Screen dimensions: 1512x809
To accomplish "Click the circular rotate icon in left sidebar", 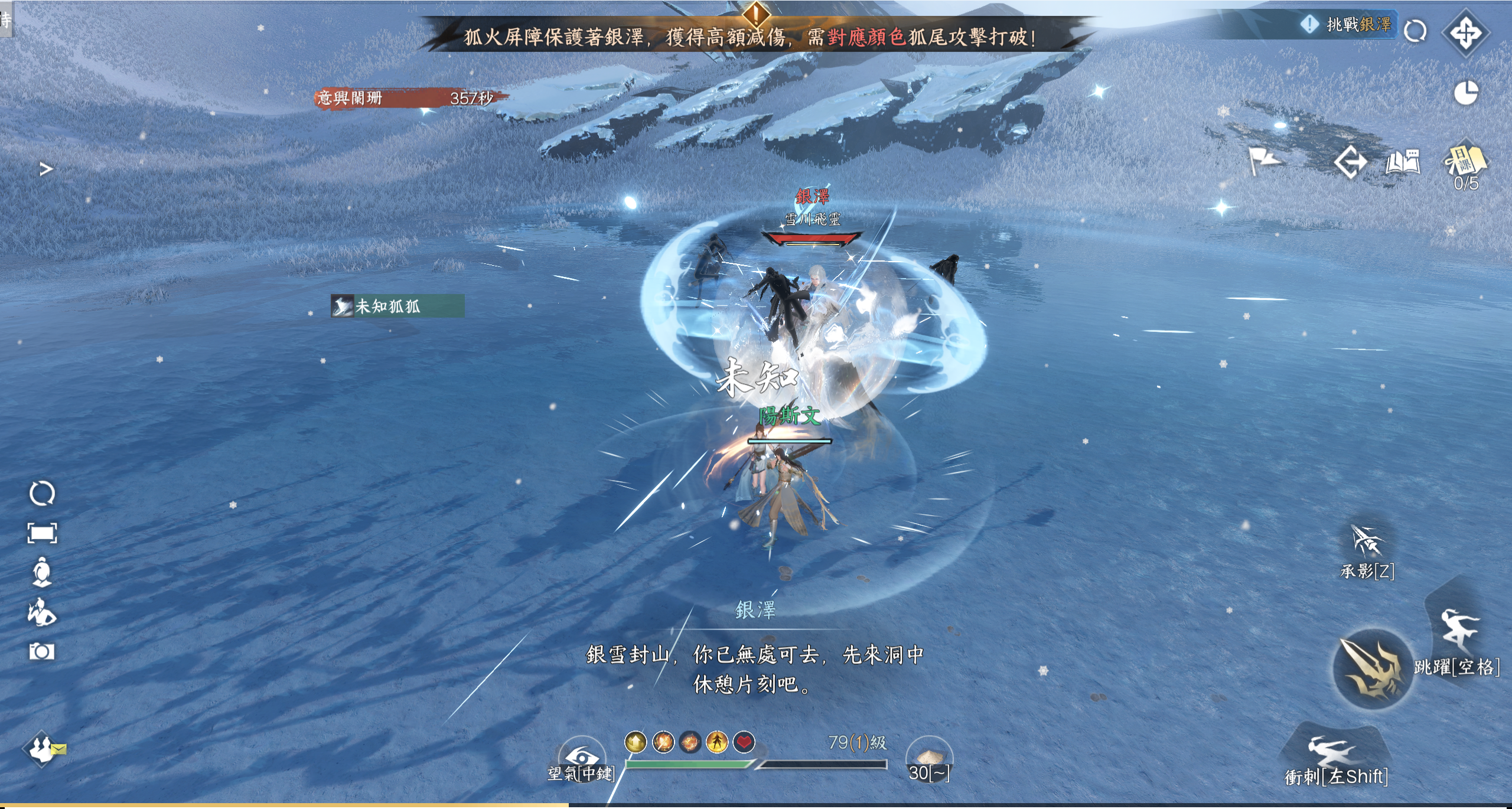I will point(42,493).
